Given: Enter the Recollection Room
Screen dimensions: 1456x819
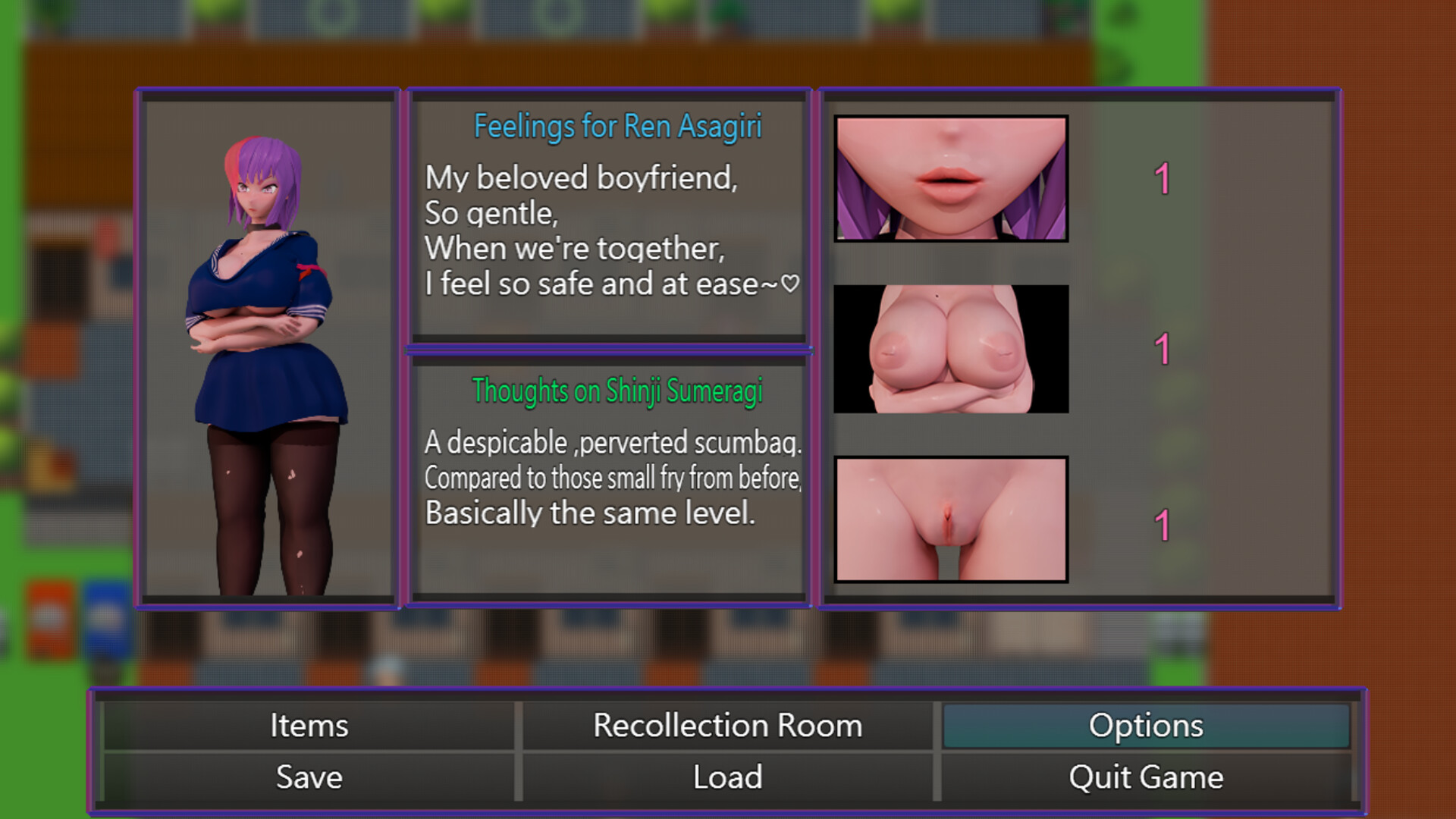Looking at the screenshot, I should (x=727, y=726).
